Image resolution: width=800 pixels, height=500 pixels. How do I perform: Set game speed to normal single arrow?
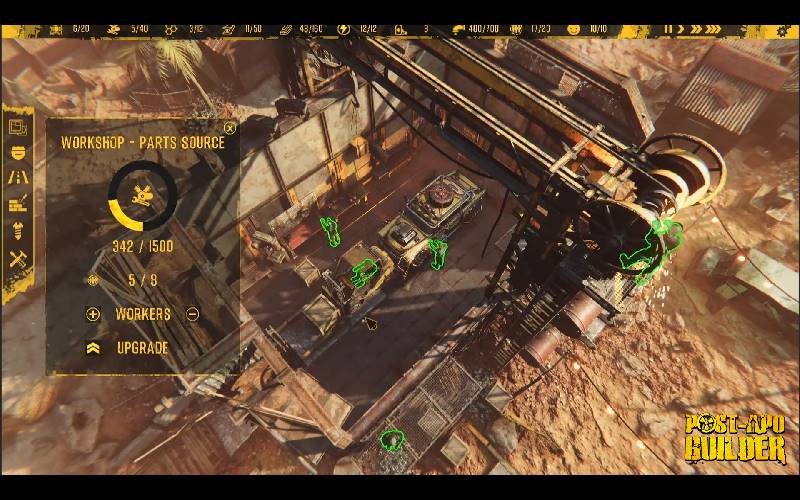(x=683, y=29)
